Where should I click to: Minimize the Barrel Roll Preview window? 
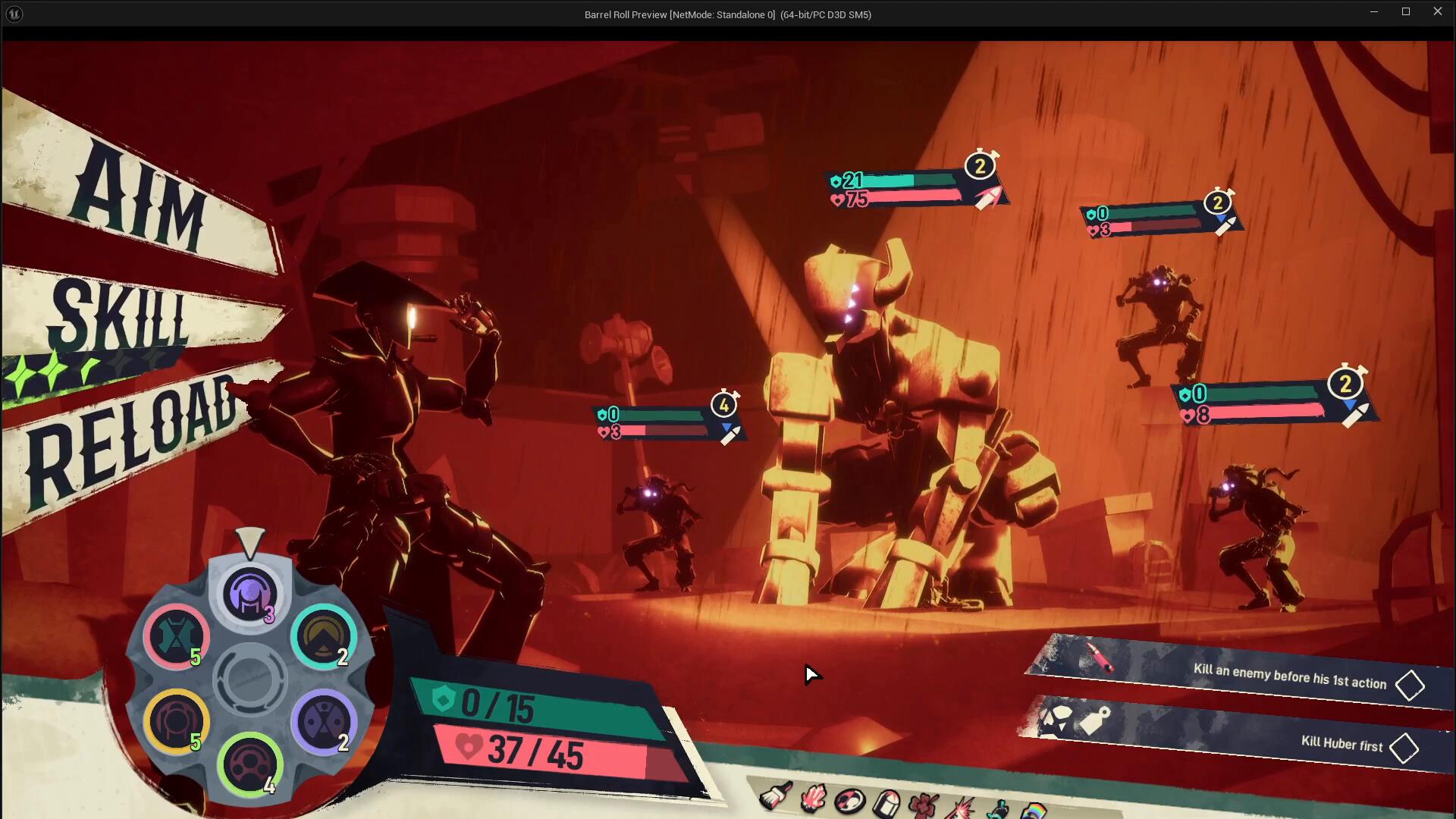pos(1373,11)
